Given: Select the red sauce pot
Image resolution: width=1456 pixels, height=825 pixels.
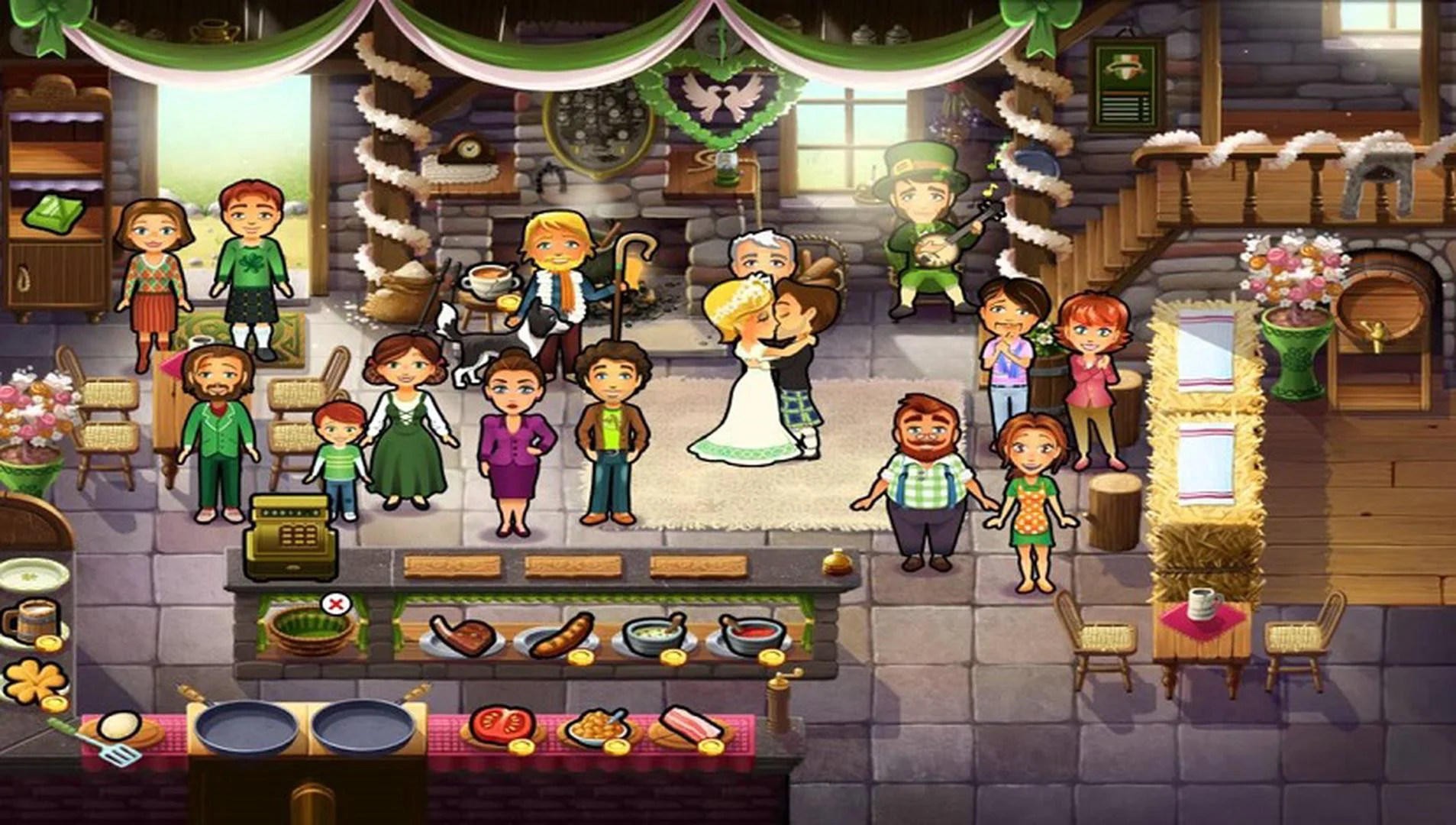Looking at the screenshot, I should [x=748, y=632].
